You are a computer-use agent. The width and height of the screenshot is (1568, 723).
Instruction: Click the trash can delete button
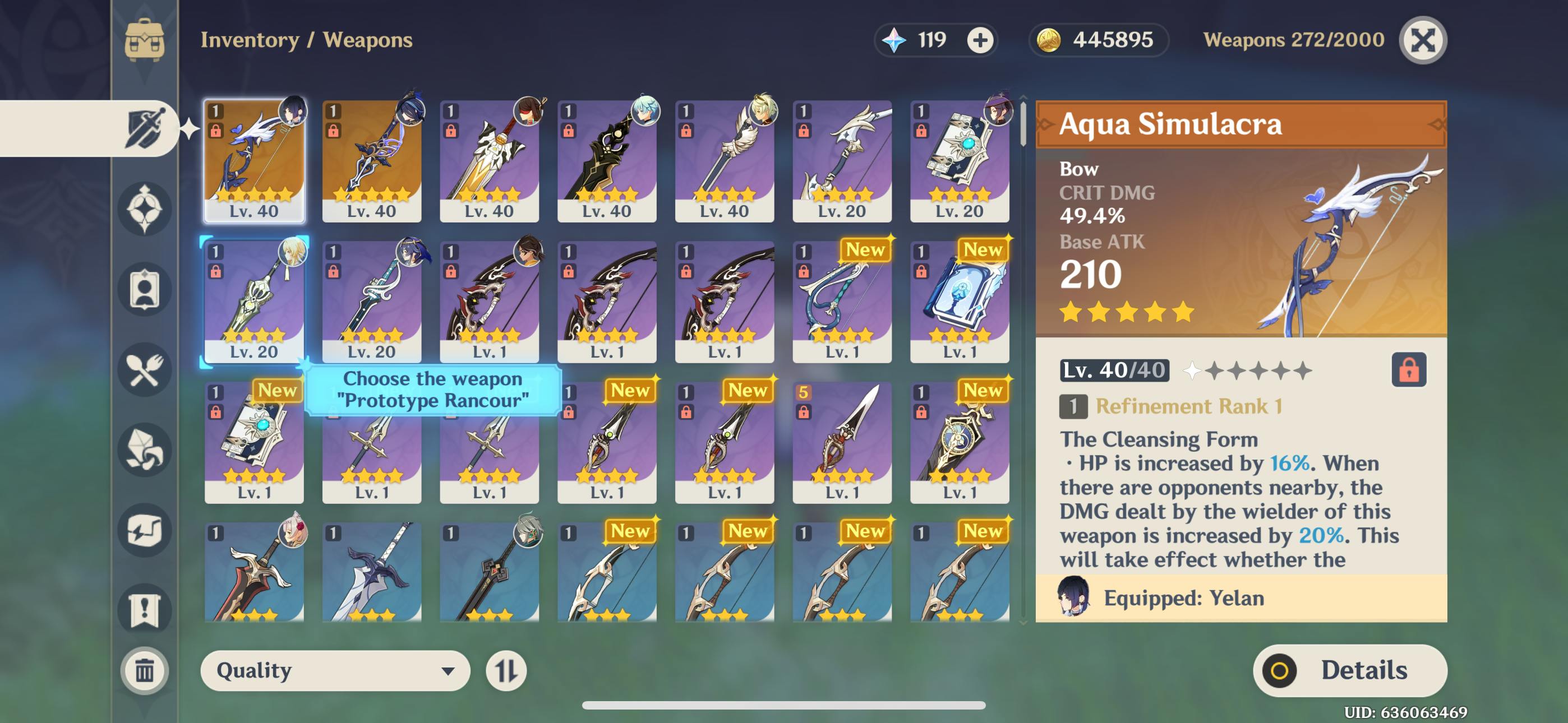[x=144, y=670]
